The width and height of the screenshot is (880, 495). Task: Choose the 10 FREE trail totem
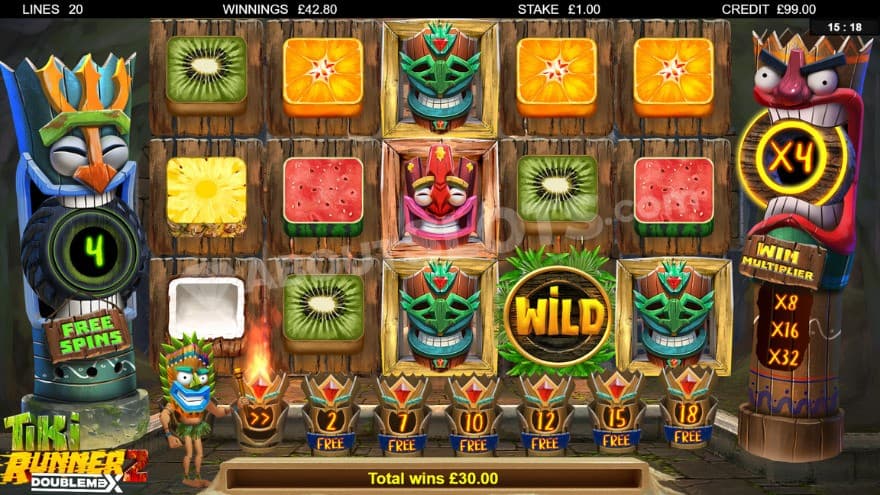click(473, 412)
